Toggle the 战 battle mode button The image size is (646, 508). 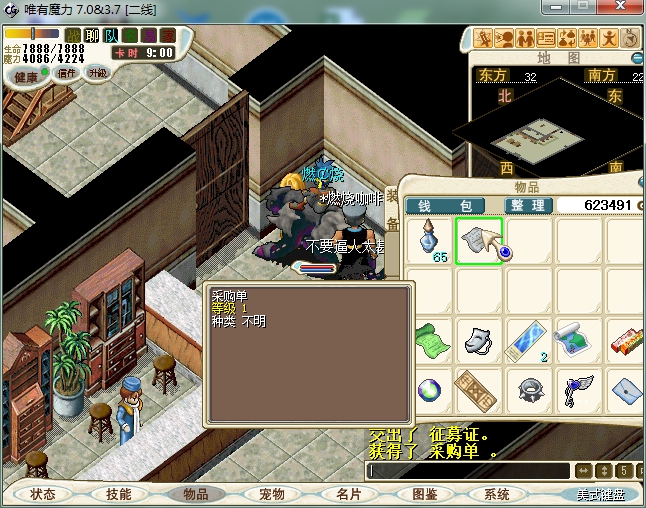[73, 36]
